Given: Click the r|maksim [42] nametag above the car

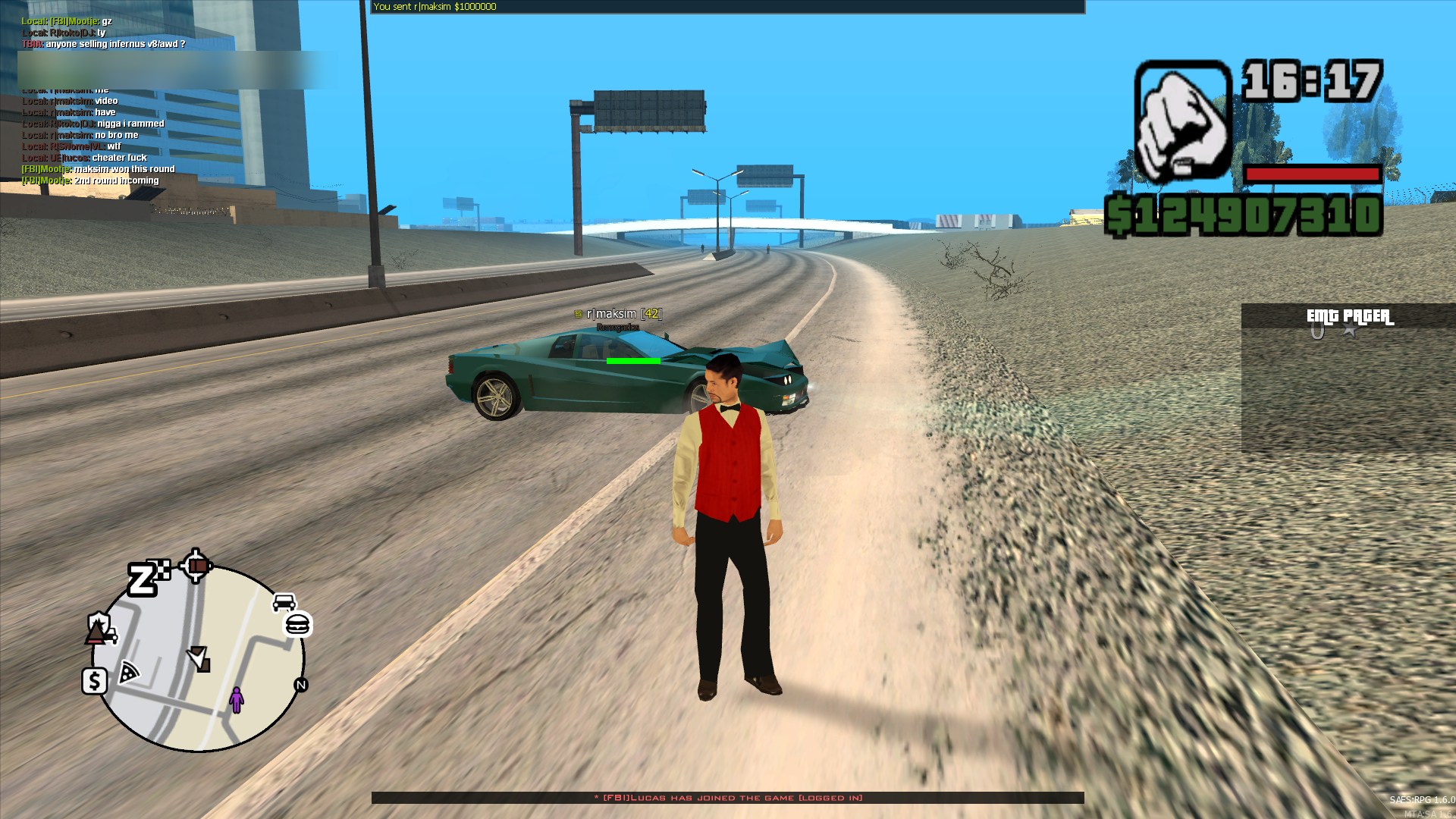Looking at the screenshot, I should tap(618, 312).
